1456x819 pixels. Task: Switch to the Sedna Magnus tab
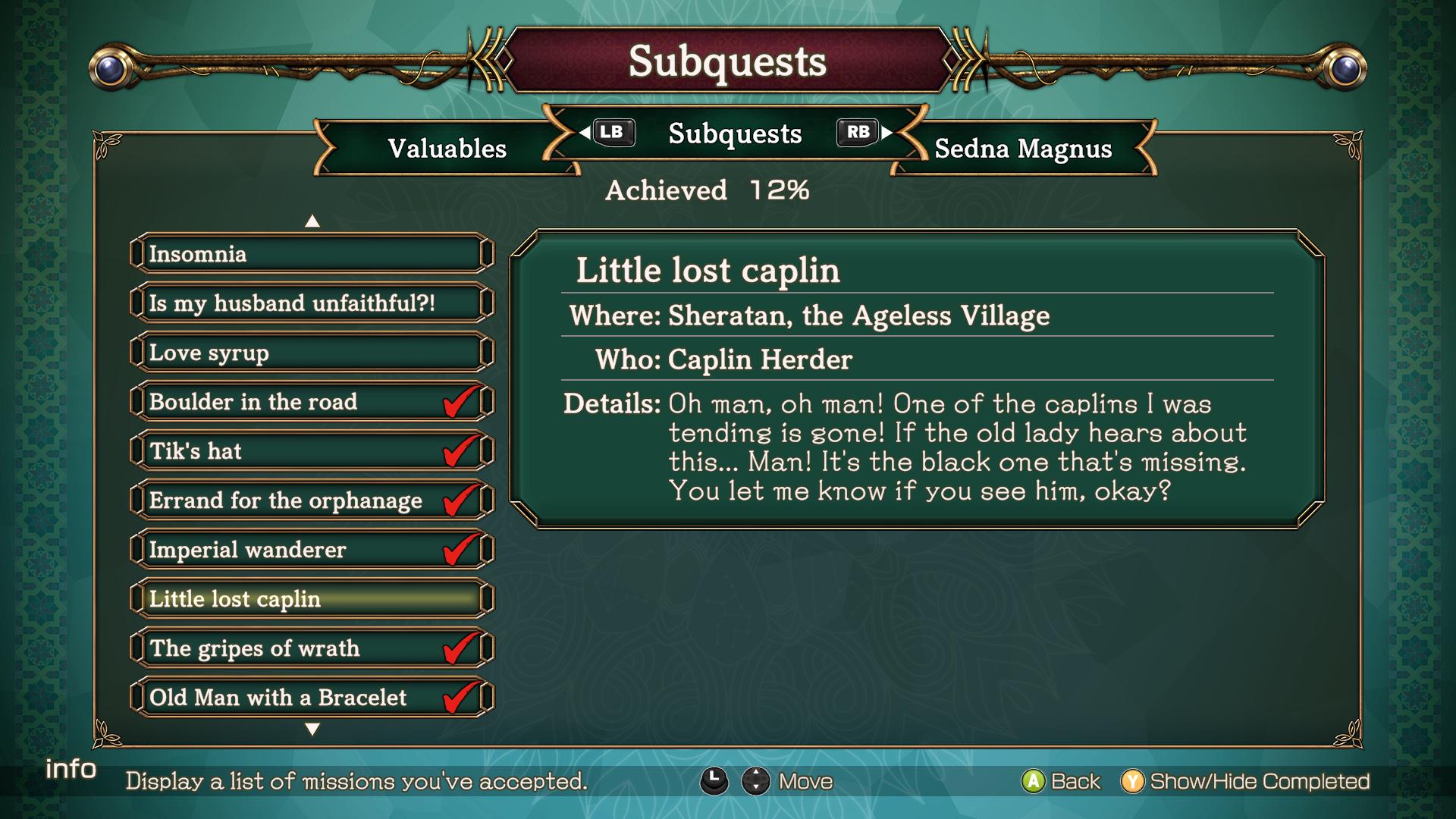point(1023,149)
